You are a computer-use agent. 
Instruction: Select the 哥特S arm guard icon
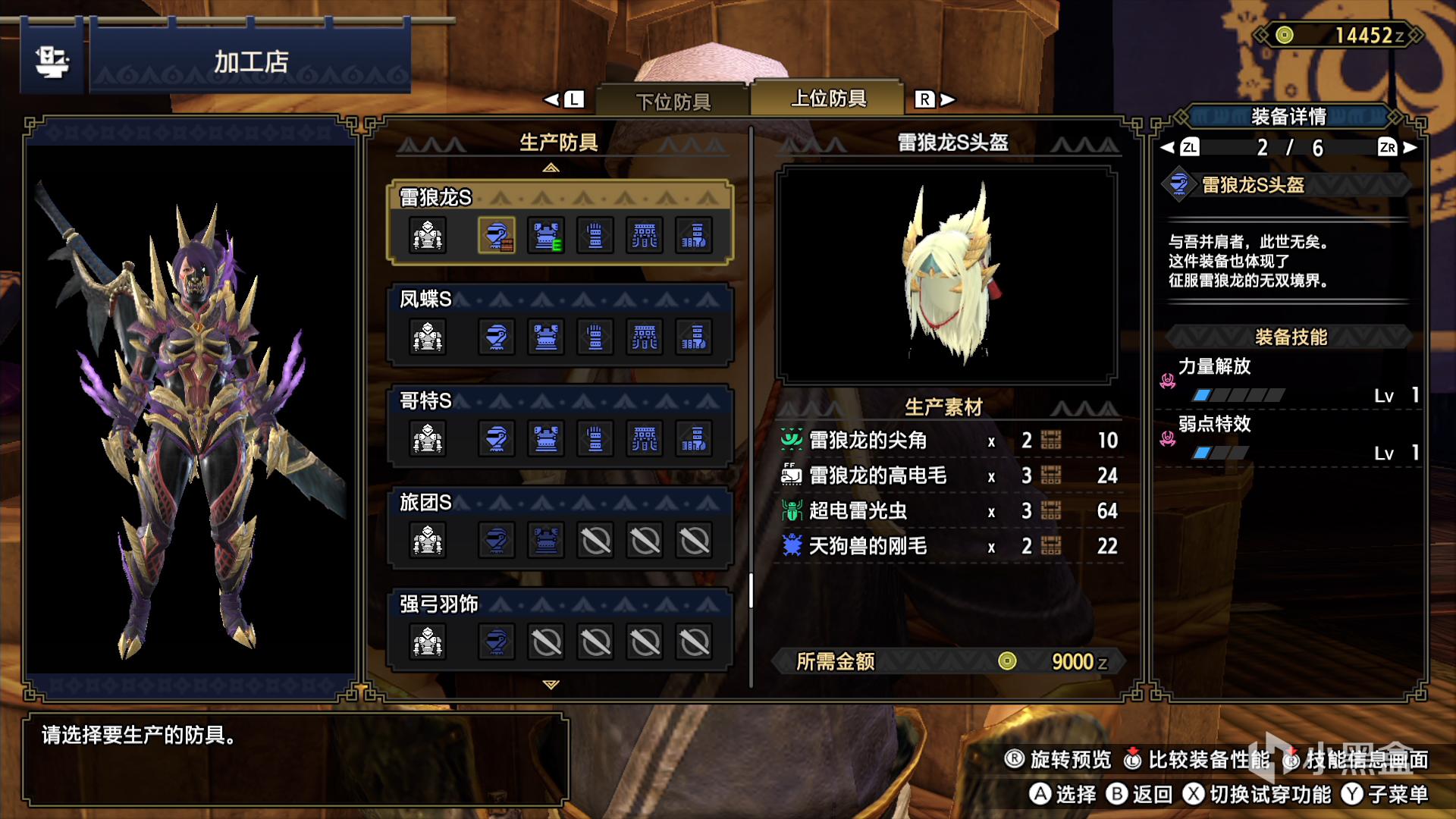pyautogui.click(x=595, y=438)
